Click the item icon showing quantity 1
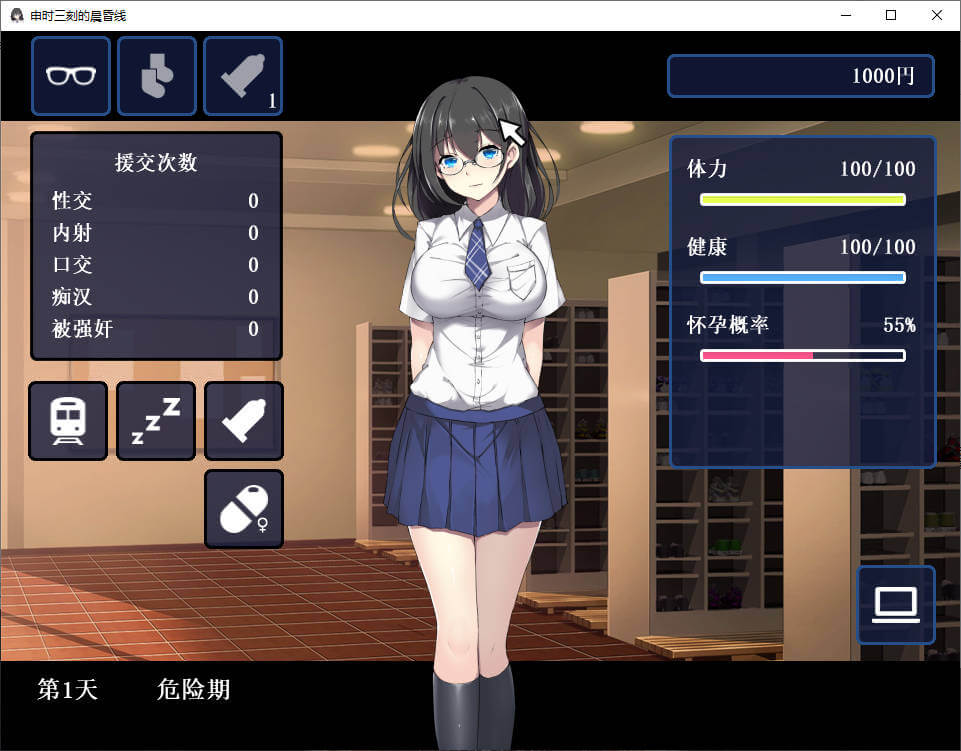 pyautogui.click(x=243, y=76)
